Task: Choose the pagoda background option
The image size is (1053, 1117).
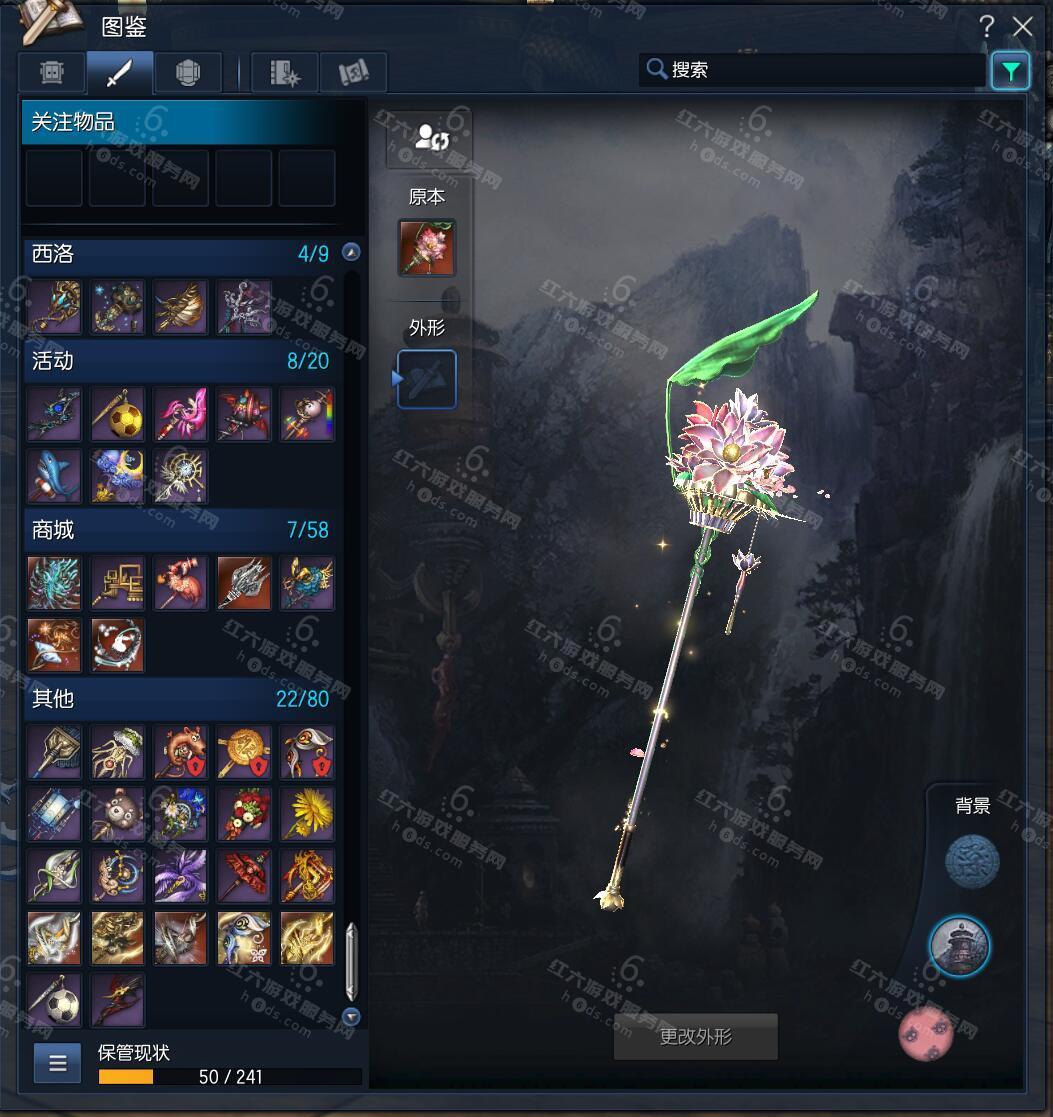Action: pyautogui.click(x=960, y=945)
